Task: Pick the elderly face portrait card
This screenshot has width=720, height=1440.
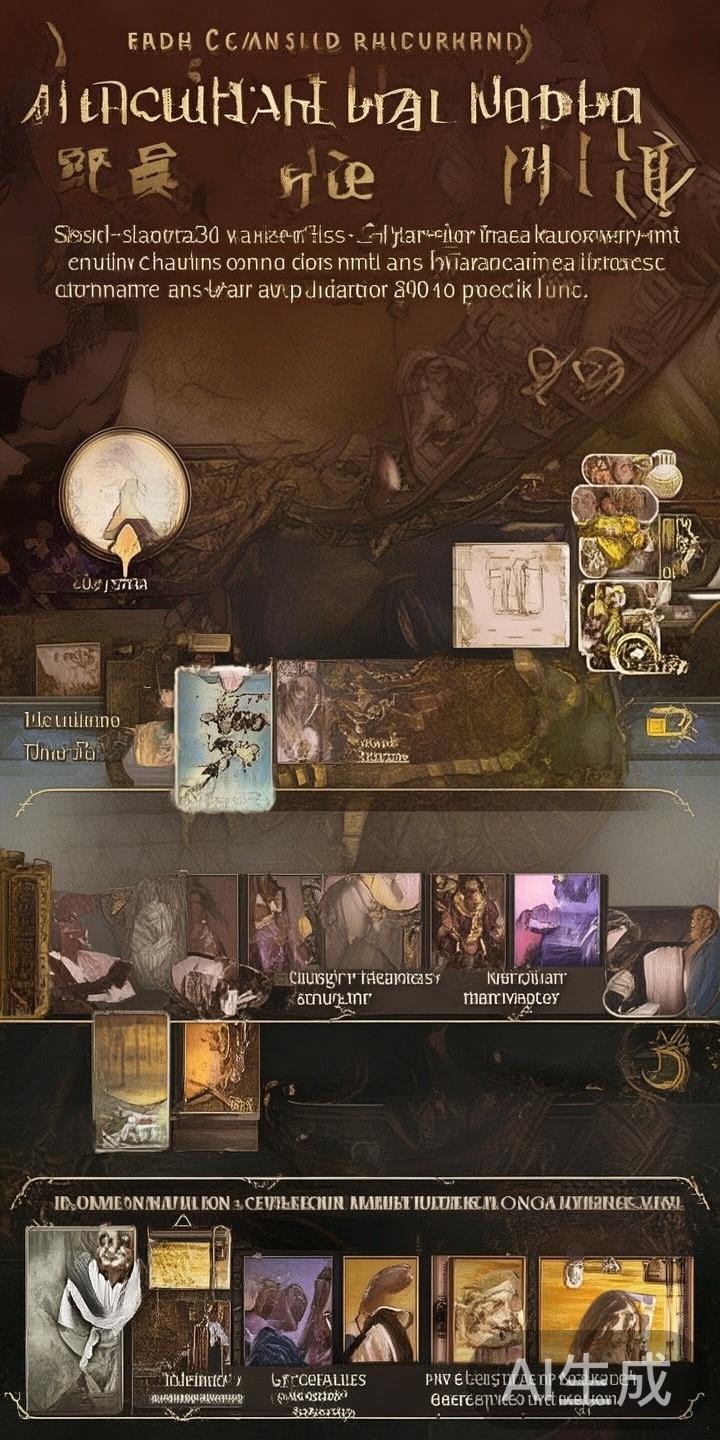Action: [487, 1310]
